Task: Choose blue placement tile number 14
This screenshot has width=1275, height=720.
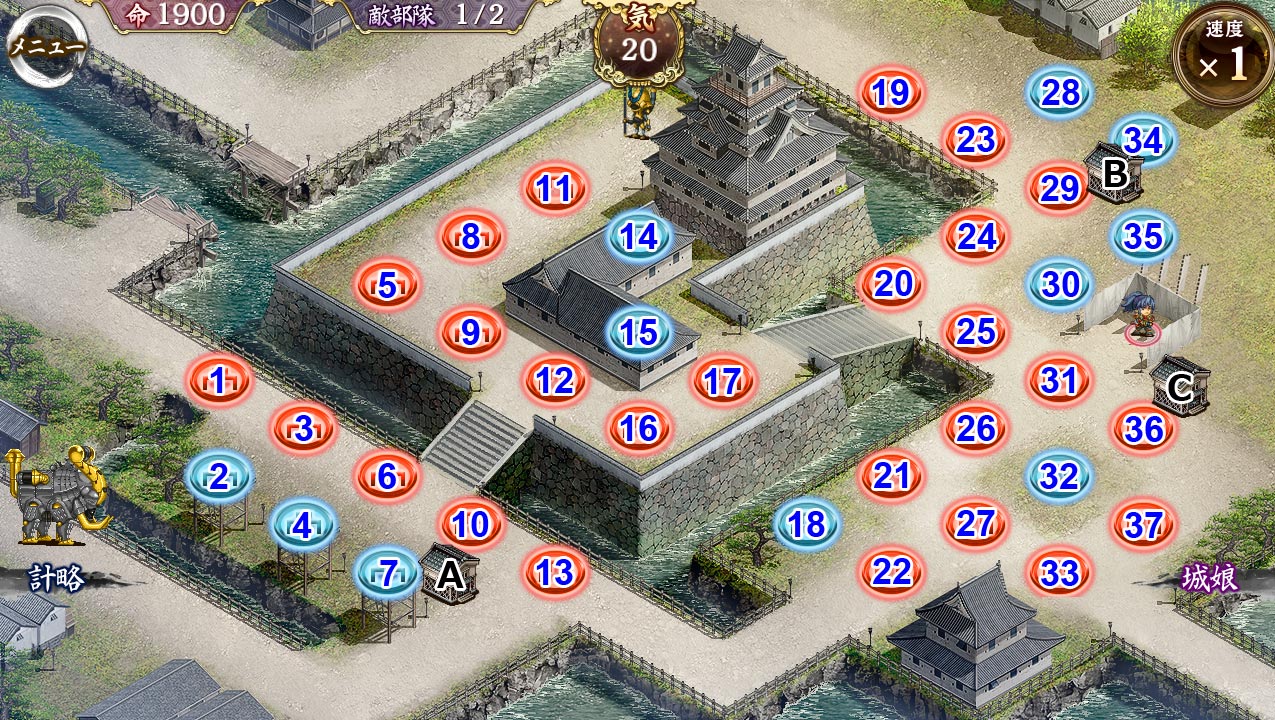Action: coord(639,237)
